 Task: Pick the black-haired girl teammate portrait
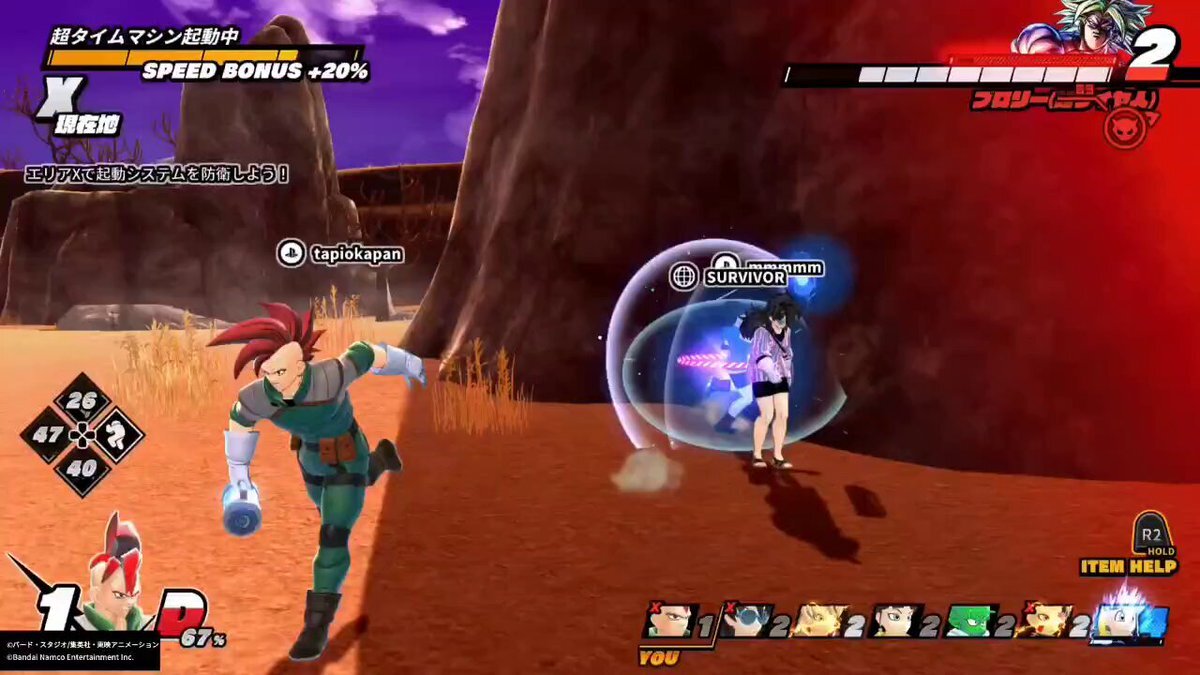click(x=896, y=621)
